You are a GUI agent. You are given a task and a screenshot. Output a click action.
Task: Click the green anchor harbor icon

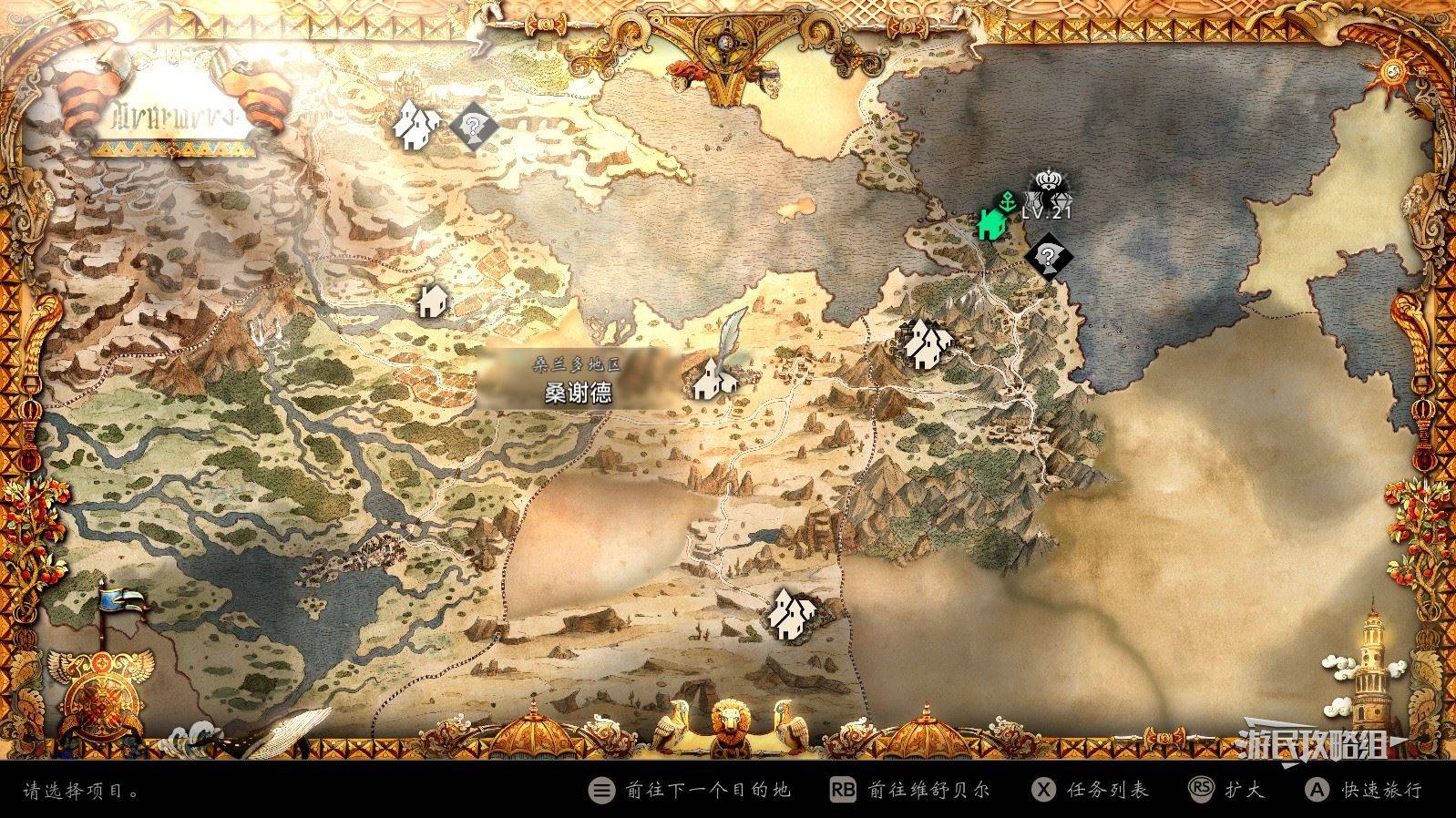1006,199
